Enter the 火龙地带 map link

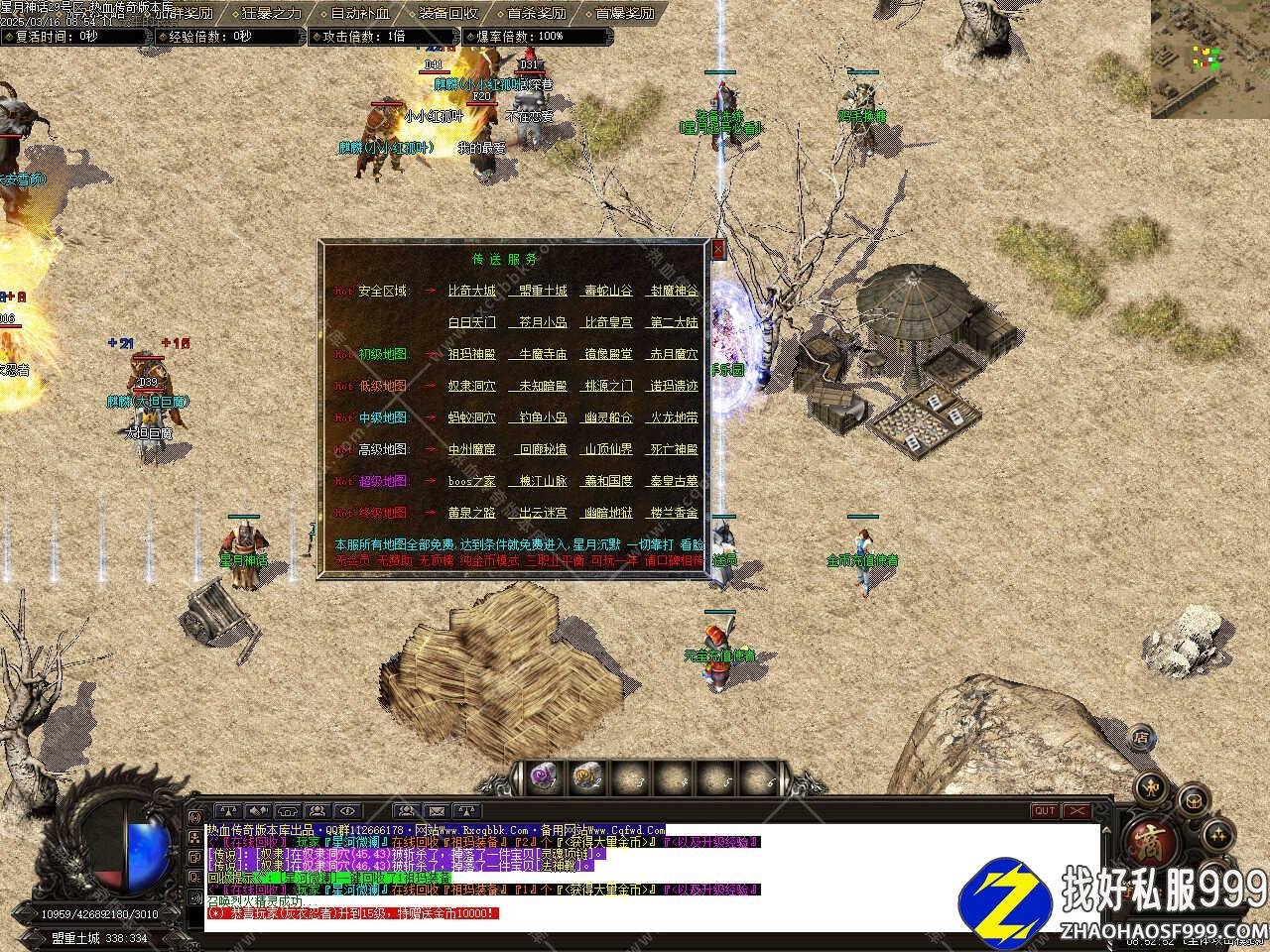point(674,417)
